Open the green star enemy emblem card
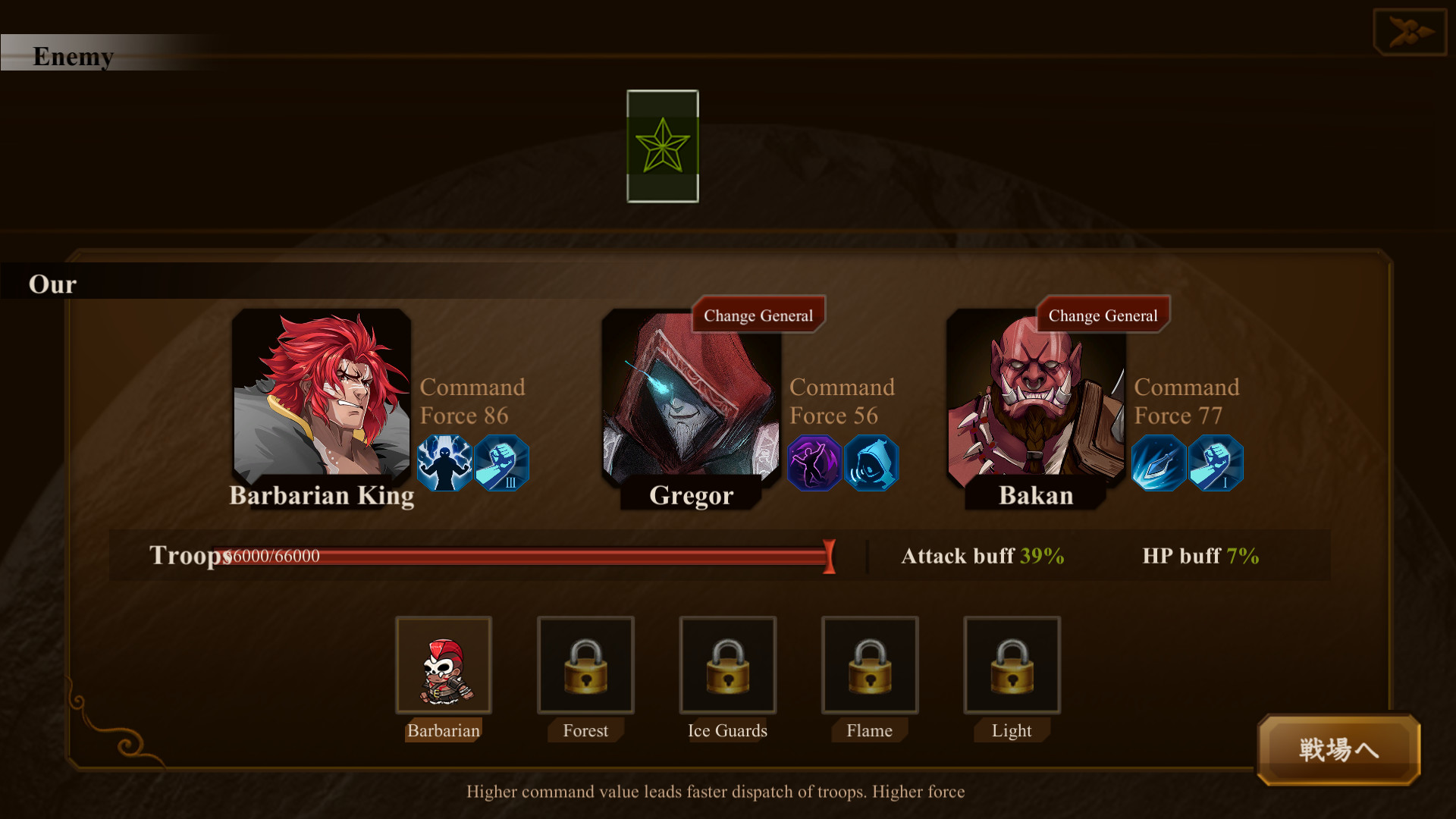The image size is (1456, 819). 662,146
